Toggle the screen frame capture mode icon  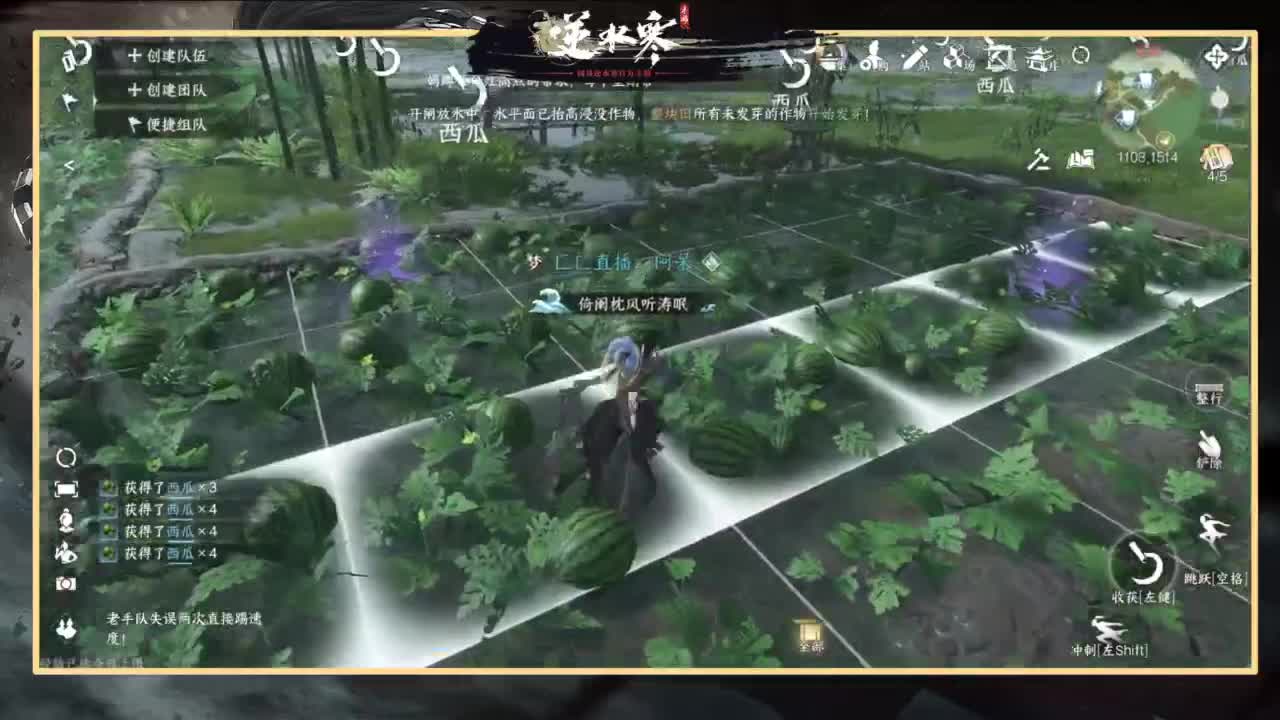(66, 487)
